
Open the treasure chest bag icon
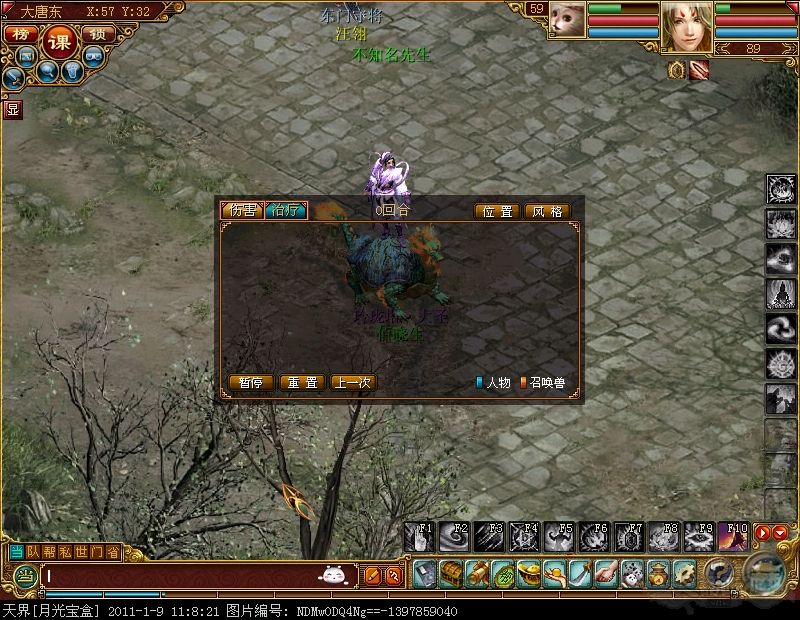(452, 574)
